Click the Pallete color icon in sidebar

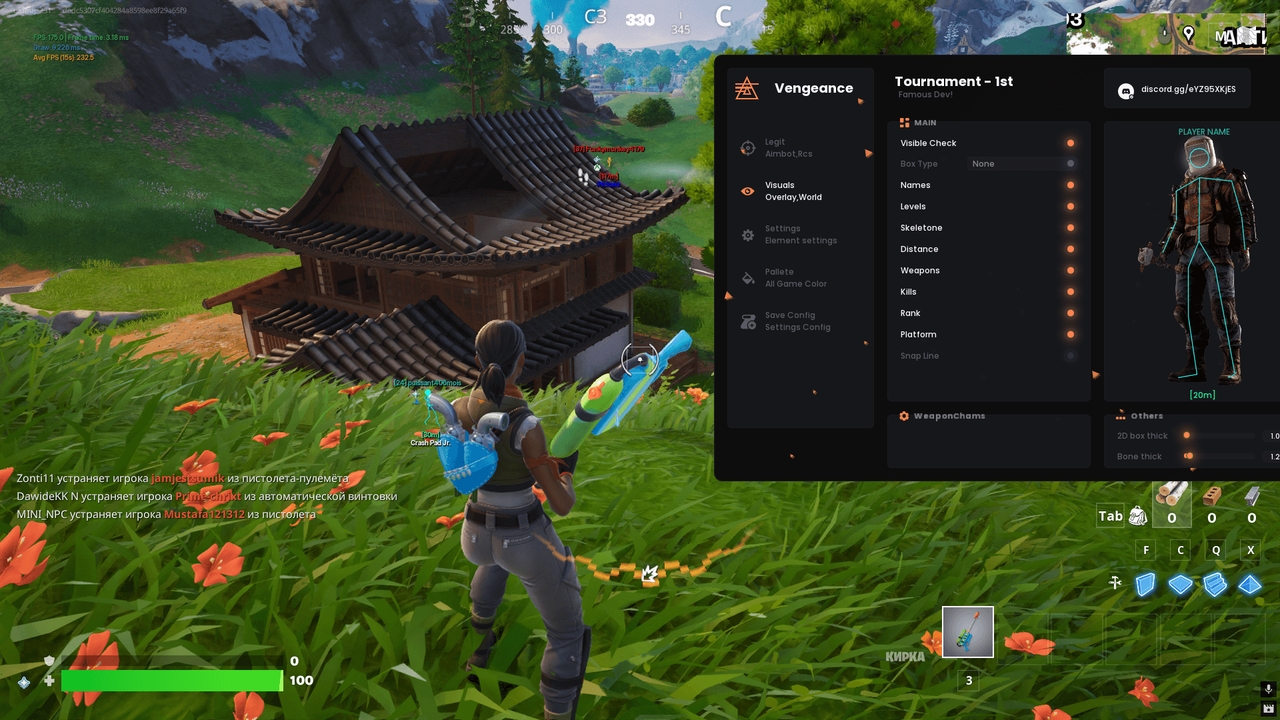pos(747,277)
